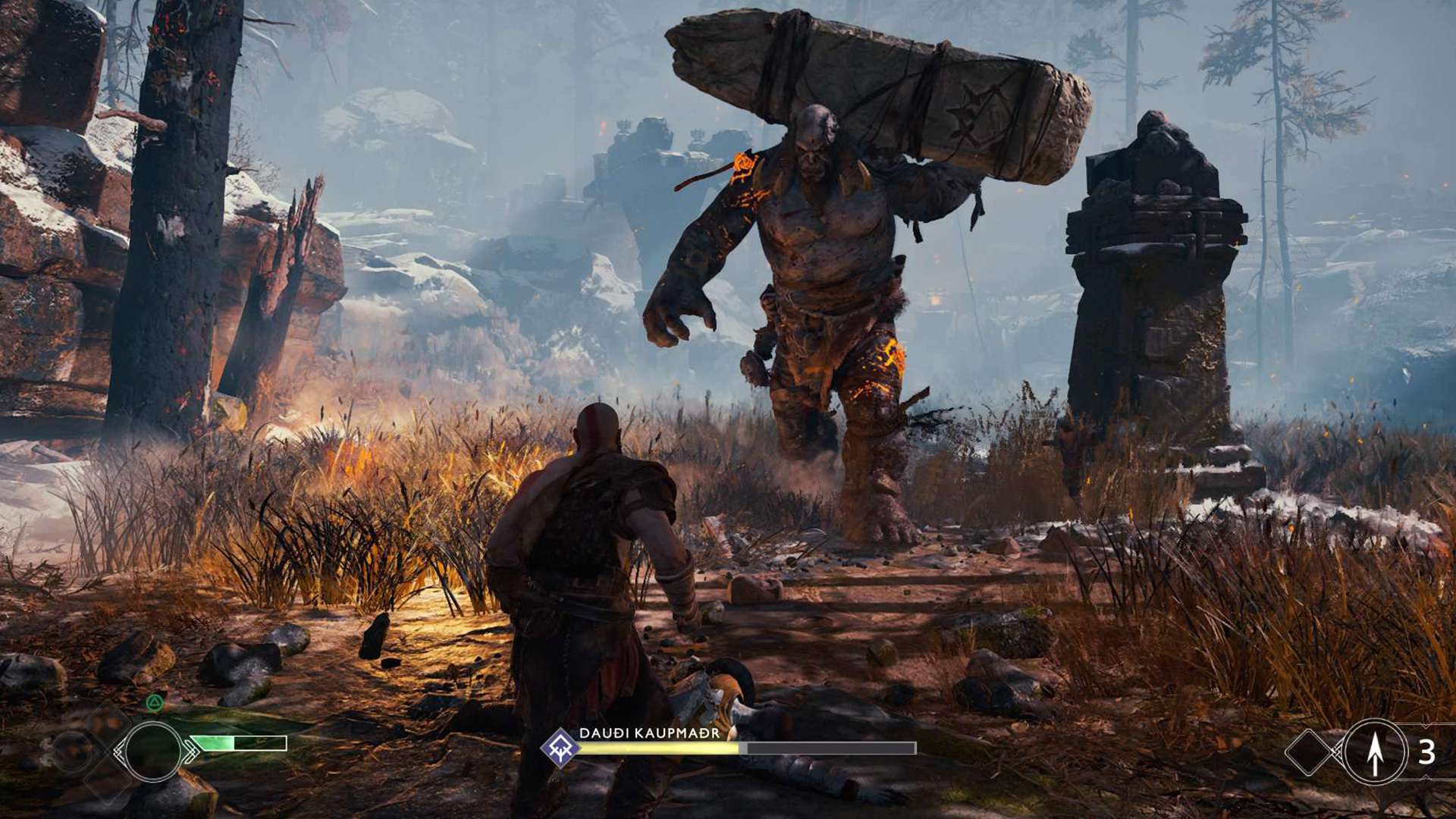The width and height of the screenshot is (1456, 819).
Task: Click the circular emblem beside the green bar
Action: click(152, 751)
